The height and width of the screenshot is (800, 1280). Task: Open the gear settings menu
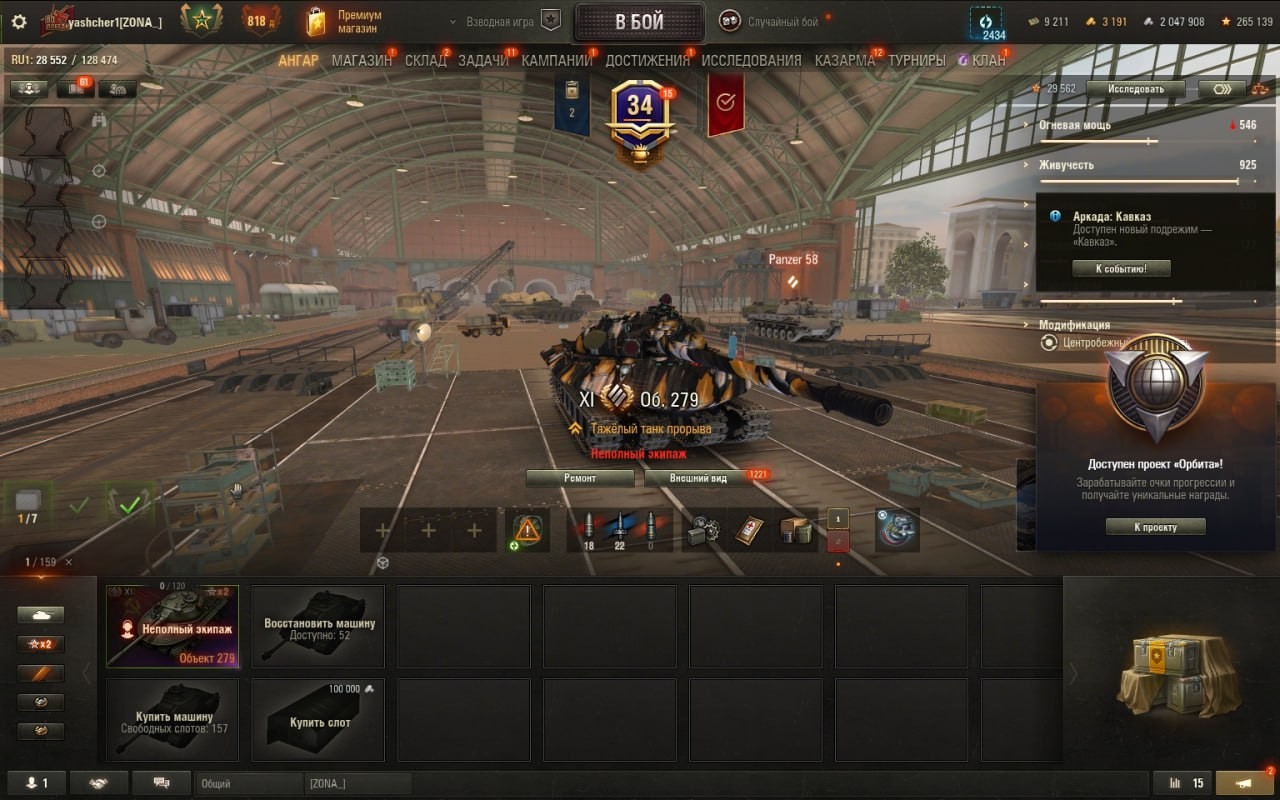click(x=18, y=21)
